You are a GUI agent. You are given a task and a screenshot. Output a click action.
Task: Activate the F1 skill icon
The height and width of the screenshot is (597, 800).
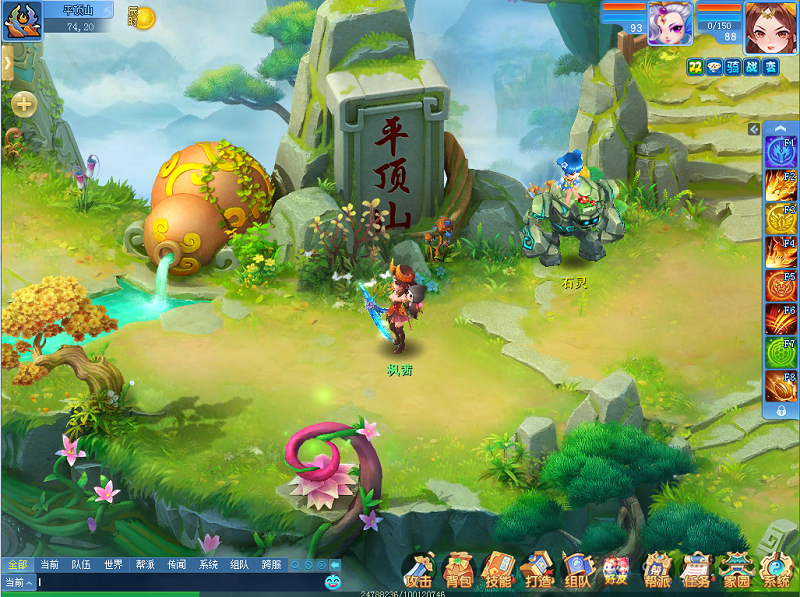[779, 152]
